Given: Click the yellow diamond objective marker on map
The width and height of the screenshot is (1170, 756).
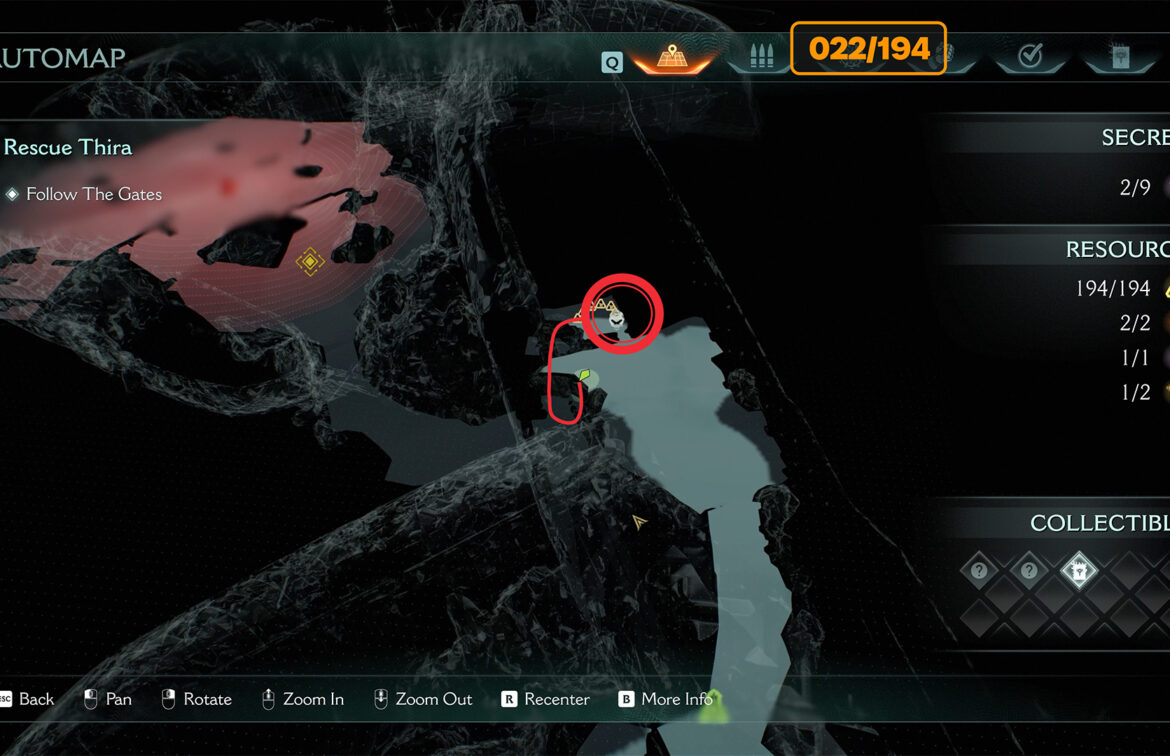Looking at the screenshot, I should point(310,262).
